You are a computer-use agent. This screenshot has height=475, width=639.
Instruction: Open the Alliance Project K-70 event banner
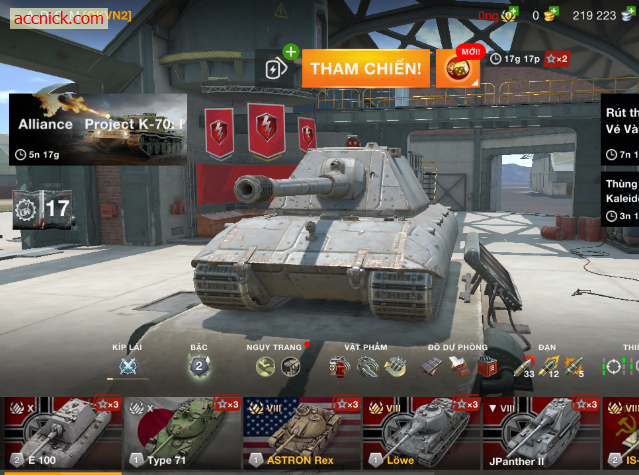(x=98, y=129)
